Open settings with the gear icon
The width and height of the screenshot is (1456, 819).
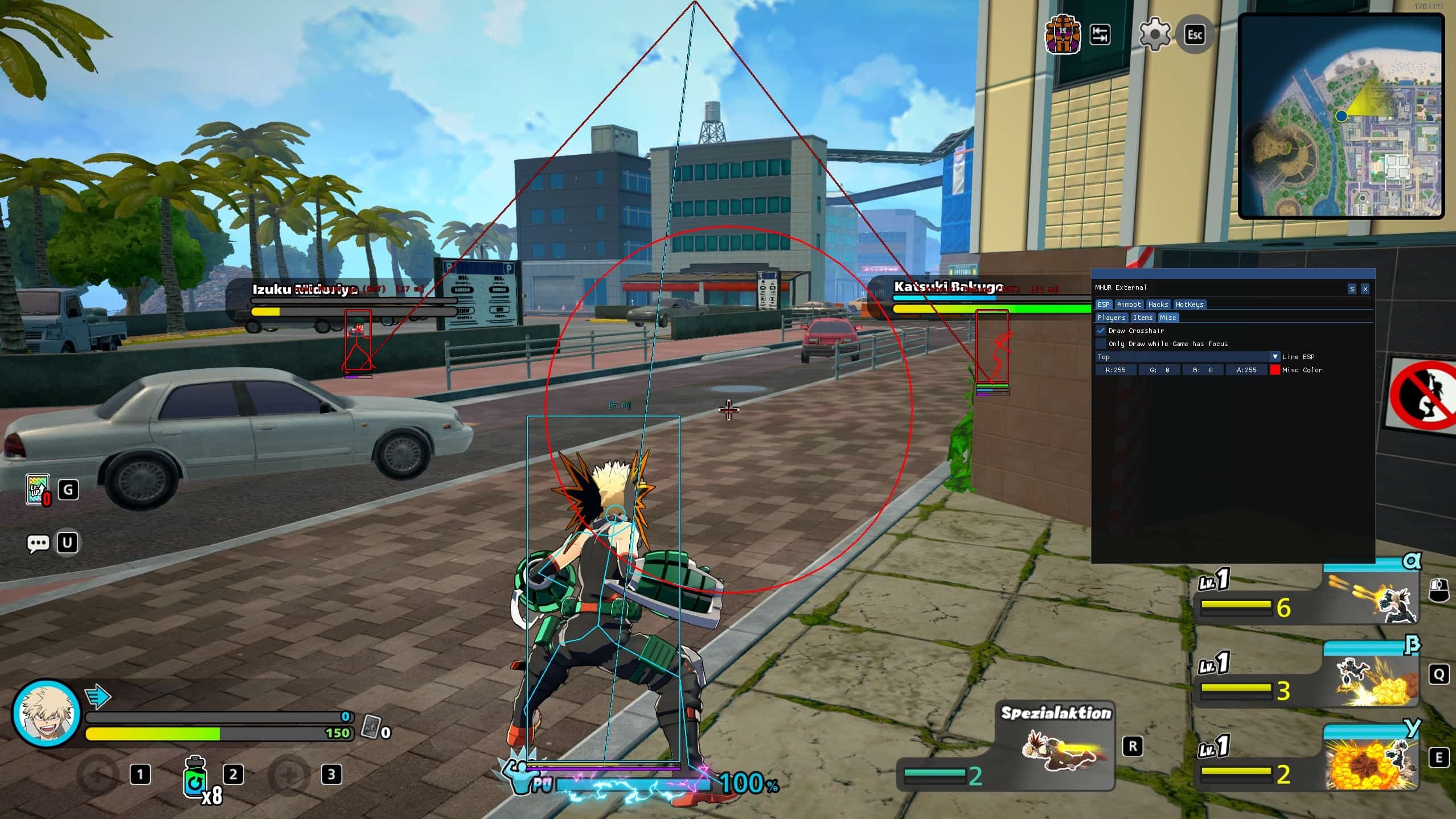point(1154,34)
